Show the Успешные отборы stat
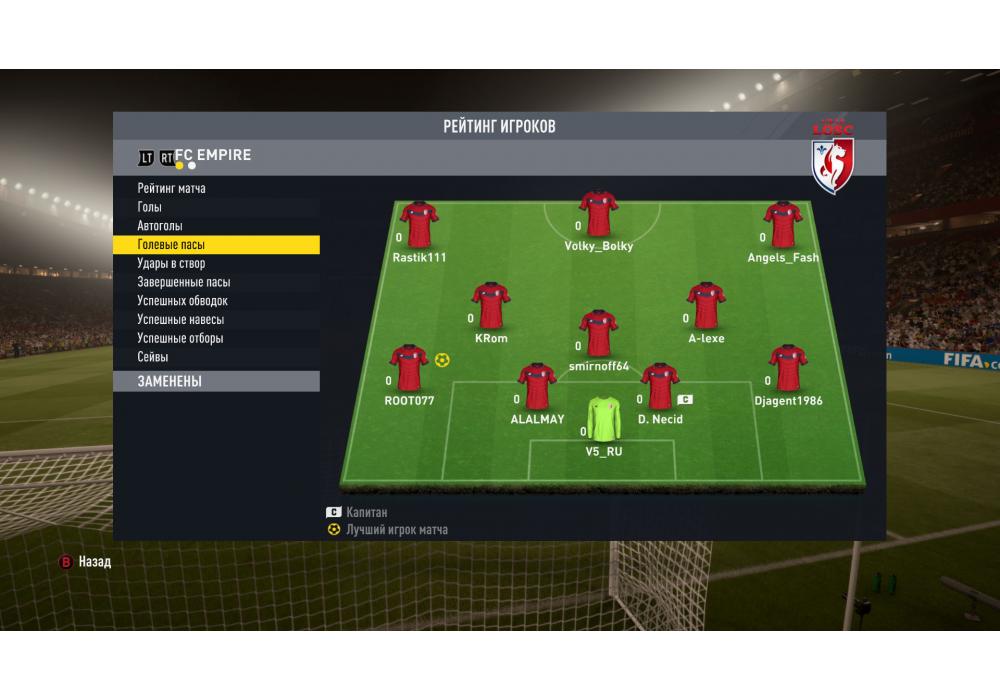1000x700 pixels. pos(181,338)
